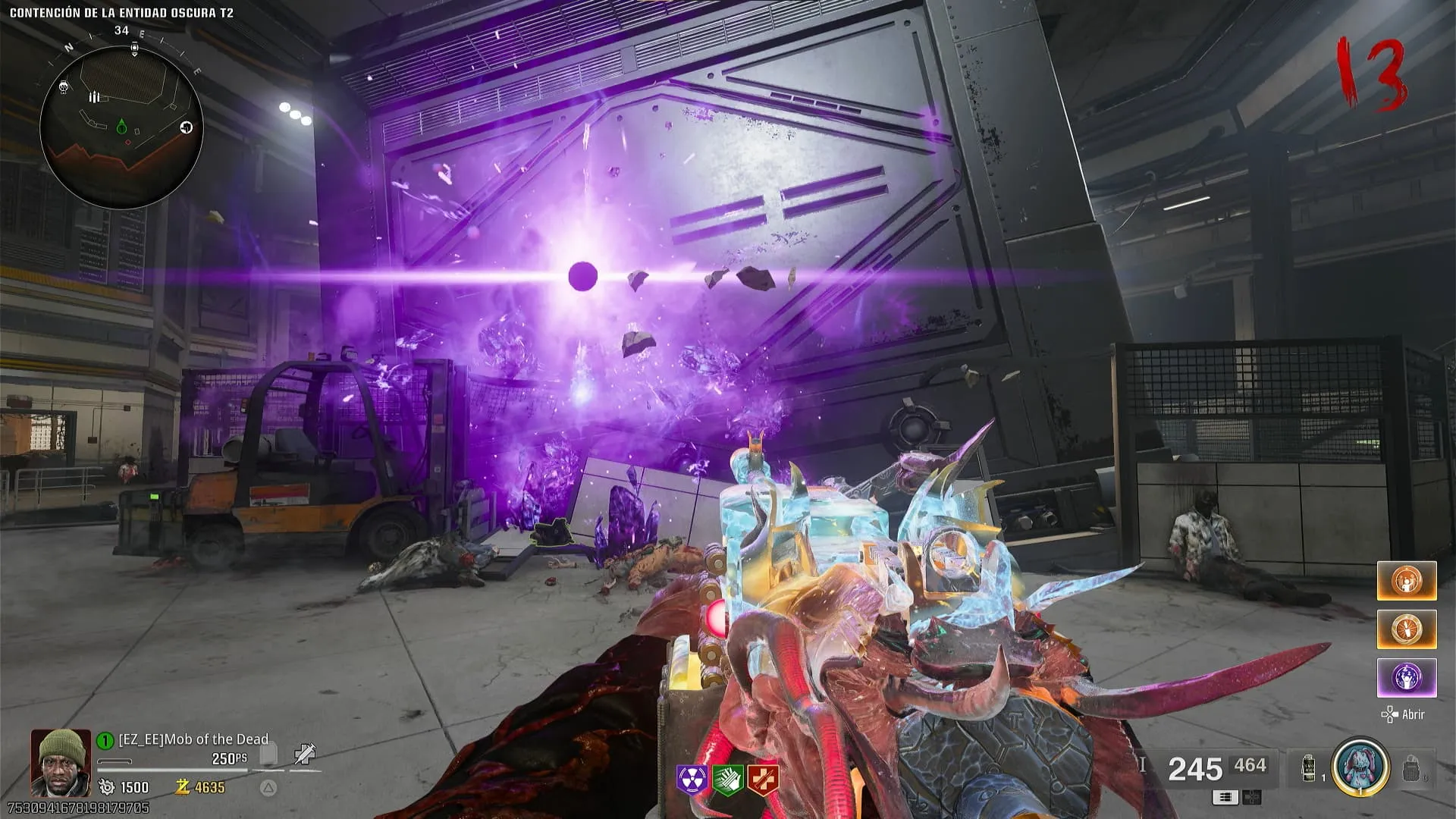The image size is (1456, 819).
Task: Activate the top orange gobblegum slot
Action: 1407,581
